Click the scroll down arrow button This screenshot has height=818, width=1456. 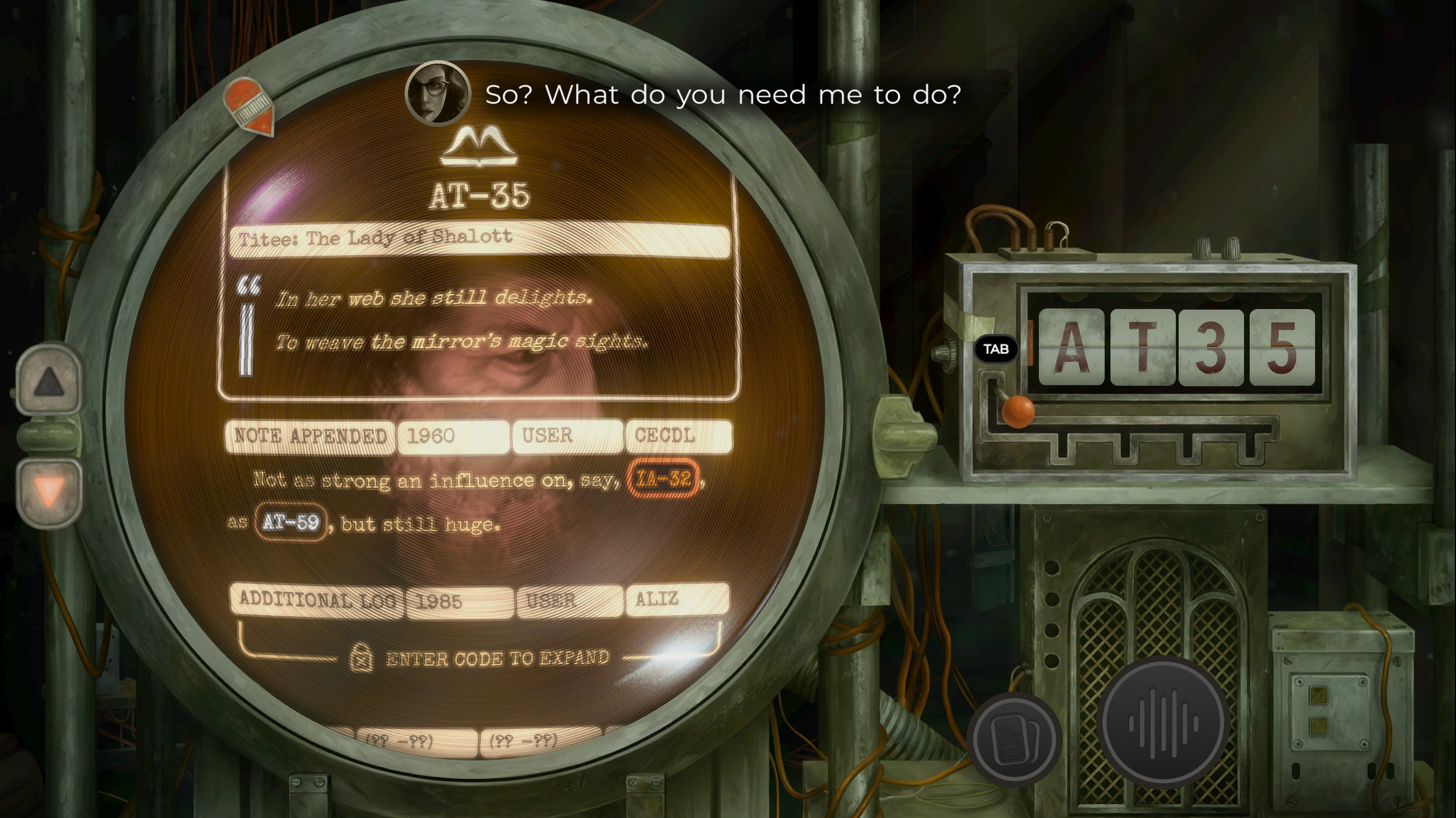click(49, 491)
